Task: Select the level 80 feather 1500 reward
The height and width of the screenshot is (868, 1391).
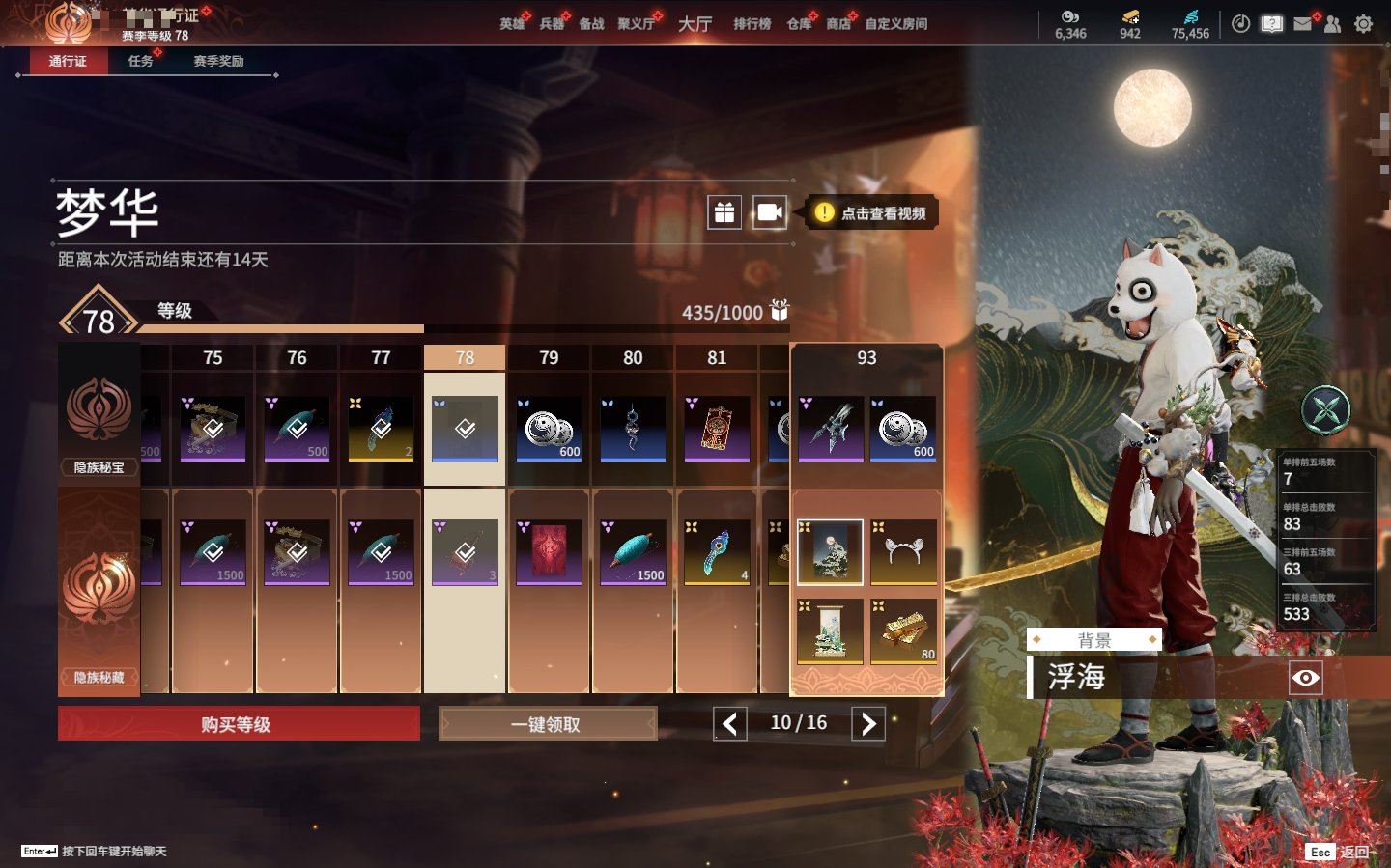Action: click(x=633, y=552)
